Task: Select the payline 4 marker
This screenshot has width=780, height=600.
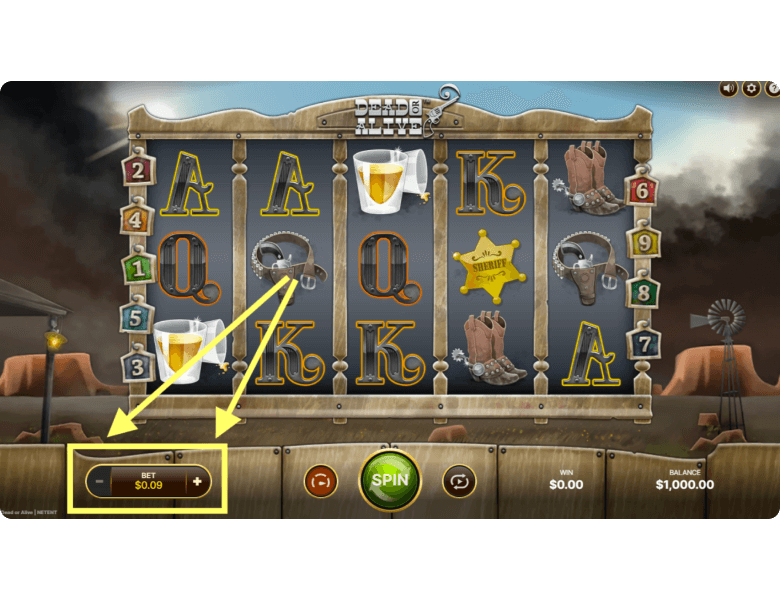Action: [x=137, y=219]
